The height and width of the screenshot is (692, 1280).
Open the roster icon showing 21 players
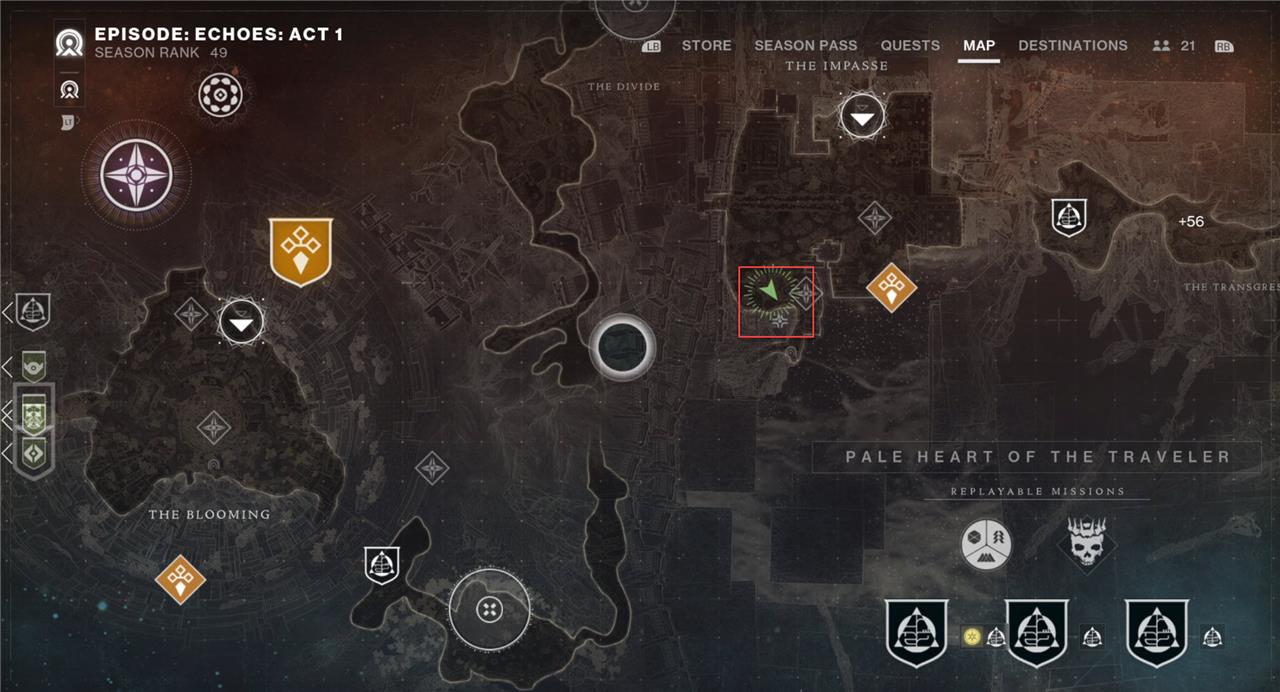tap(1173, 45)
